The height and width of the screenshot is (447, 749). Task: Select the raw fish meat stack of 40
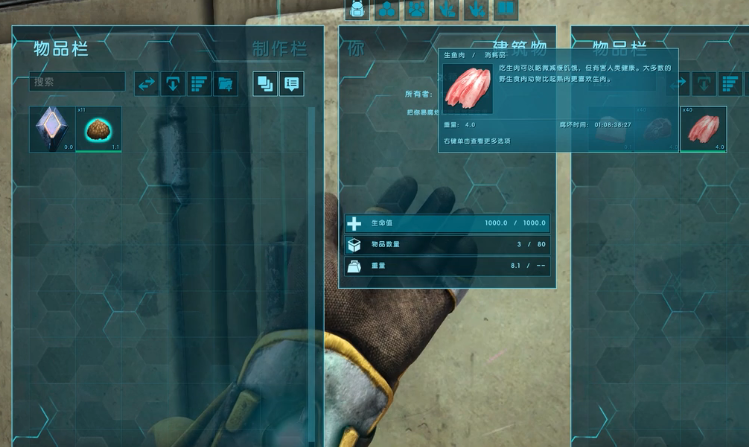click(x=703, y=129)
